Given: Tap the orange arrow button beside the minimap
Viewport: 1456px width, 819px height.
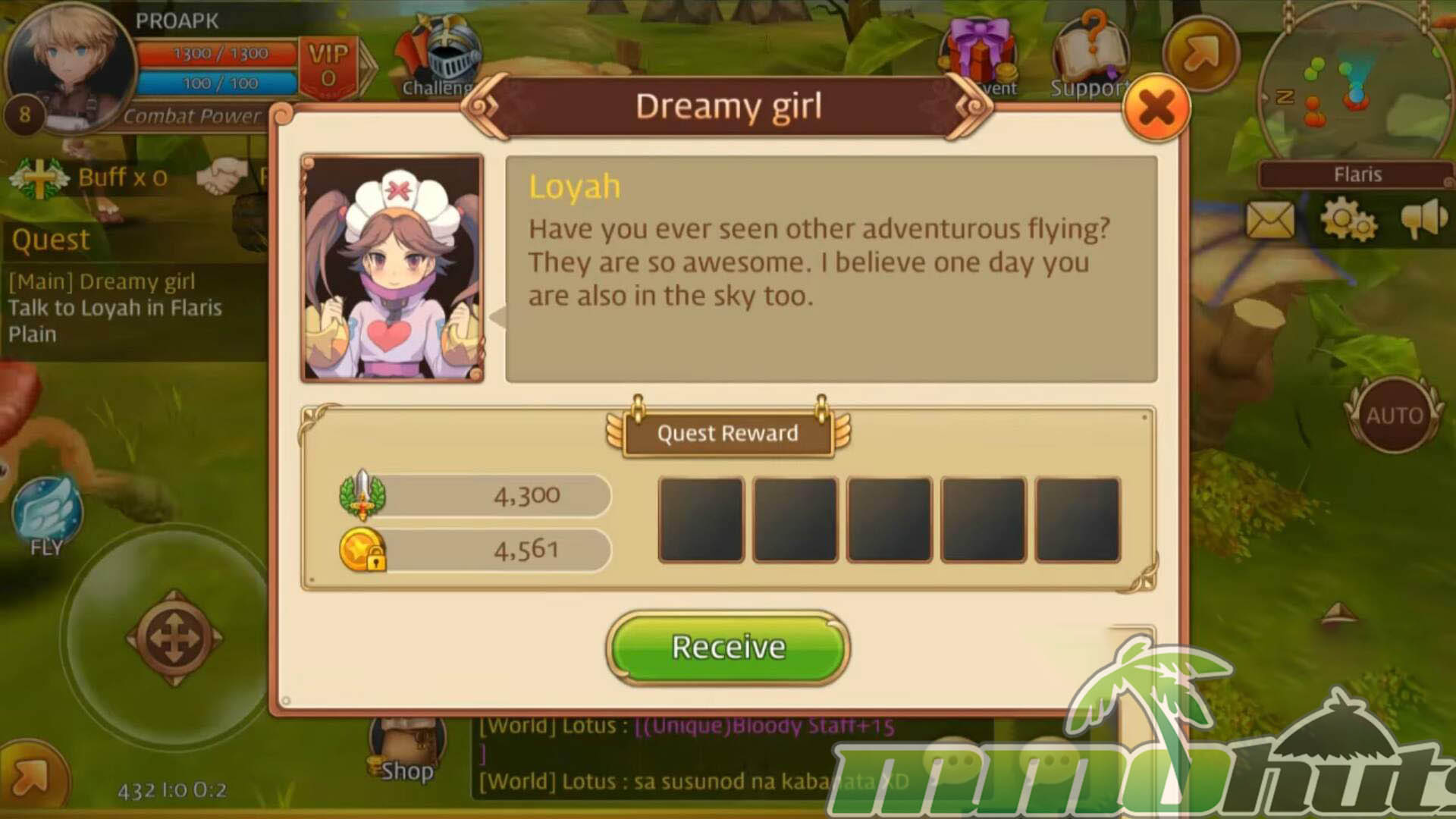Looking at the screenshot, I should pyautogui.click(x=1200, y=53).
